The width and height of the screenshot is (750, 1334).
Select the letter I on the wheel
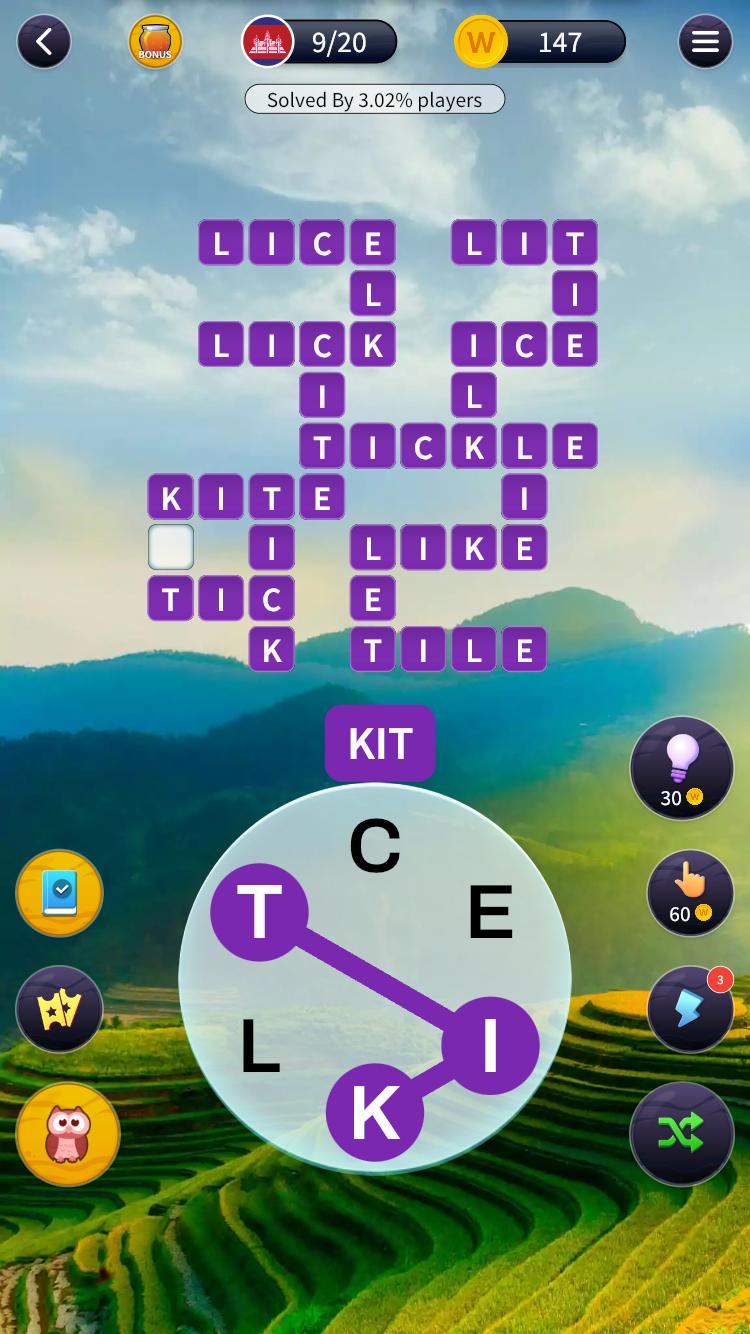[x=490, y=1046]
